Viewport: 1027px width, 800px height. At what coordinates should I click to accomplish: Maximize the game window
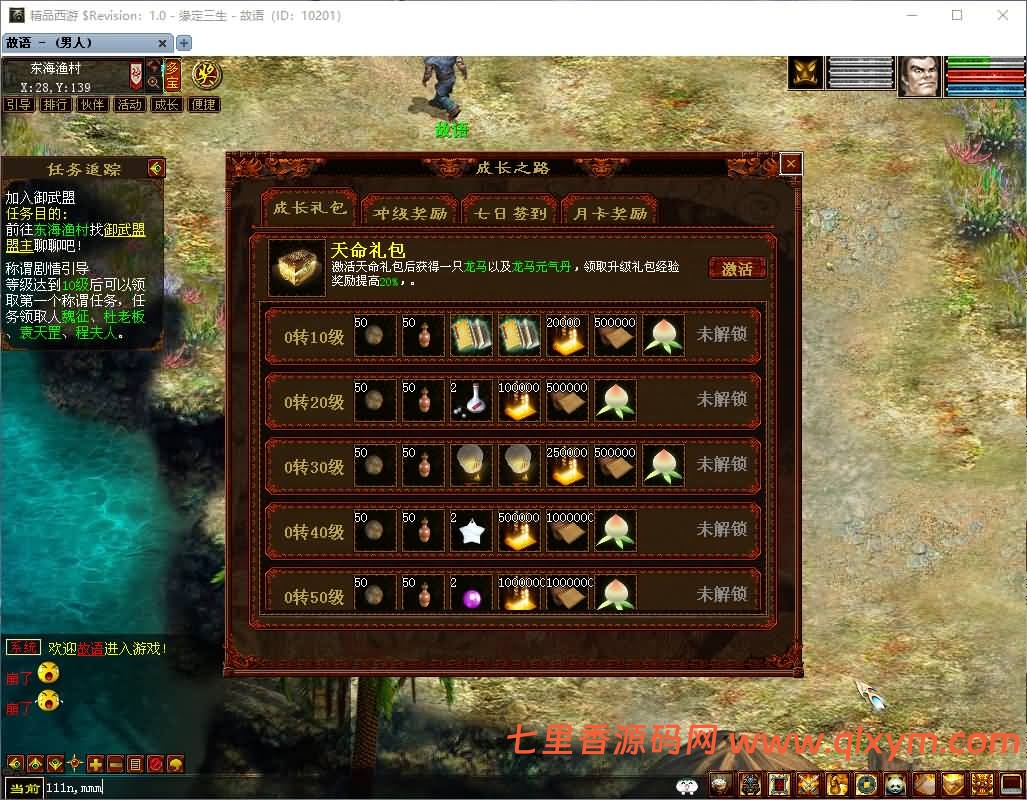point(957,15)
